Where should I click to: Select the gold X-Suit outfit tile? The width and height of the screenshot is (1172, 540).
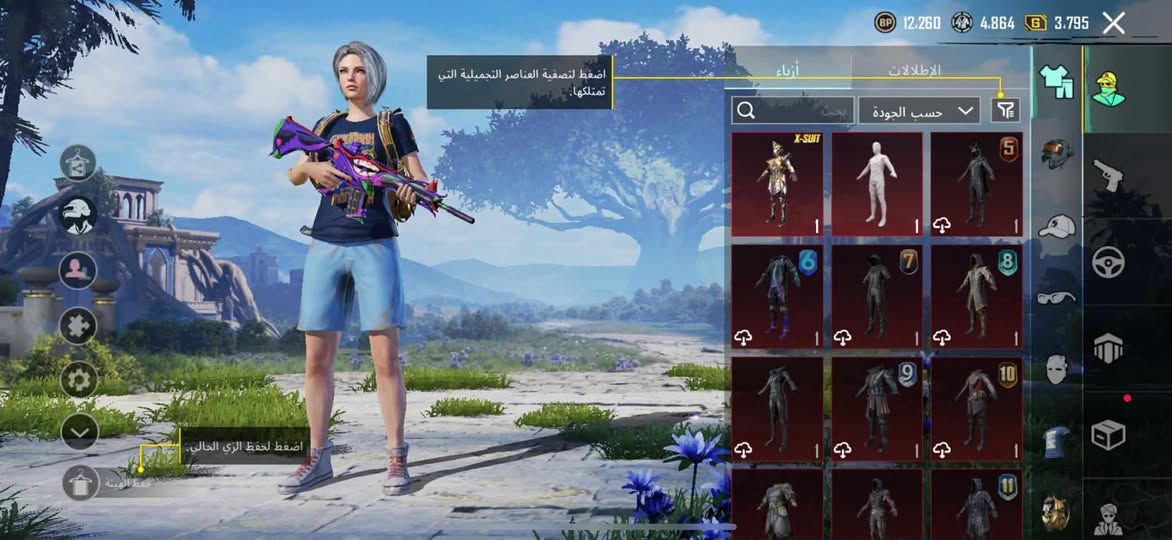tap(777, 184)
